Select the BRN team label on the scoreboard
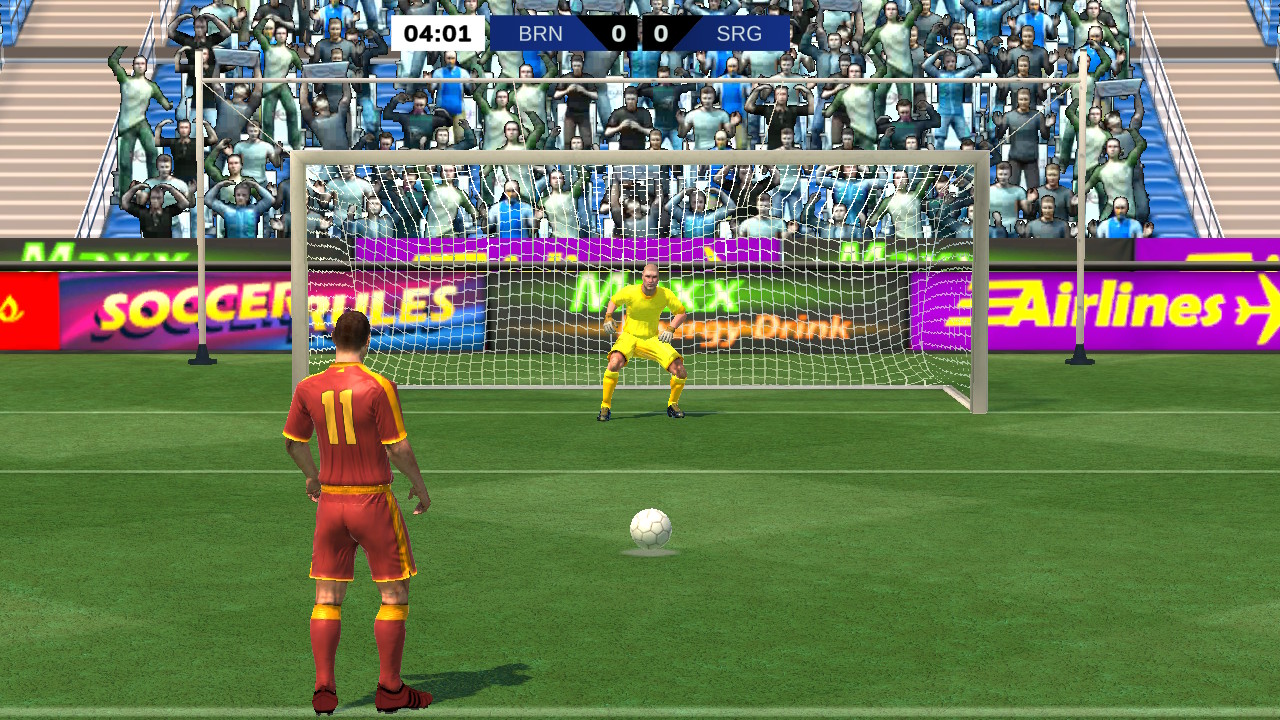The image size is (1280, 720). coord(541,33)
